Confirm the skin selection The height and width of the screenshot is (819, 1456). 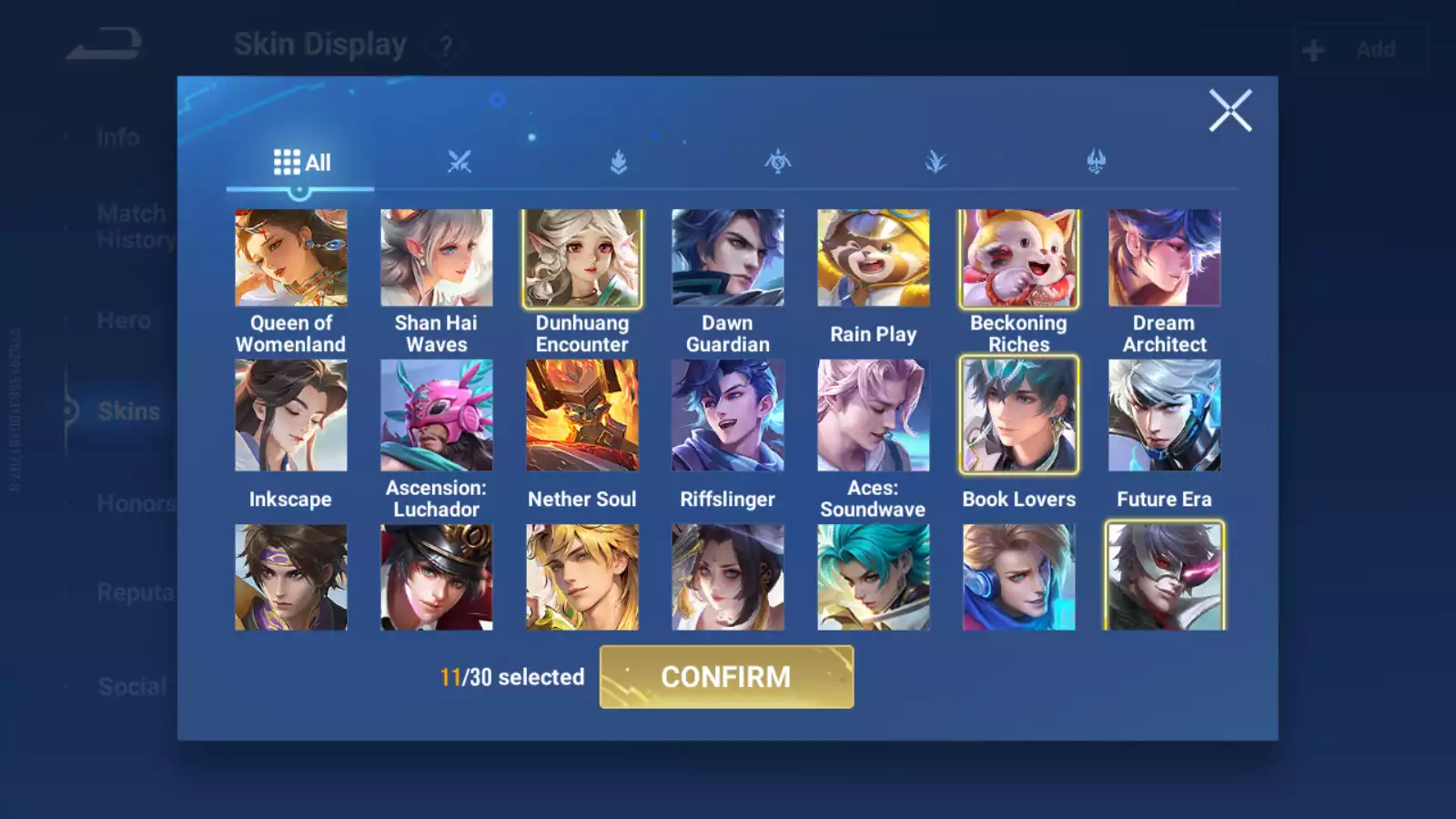(726, 677)
